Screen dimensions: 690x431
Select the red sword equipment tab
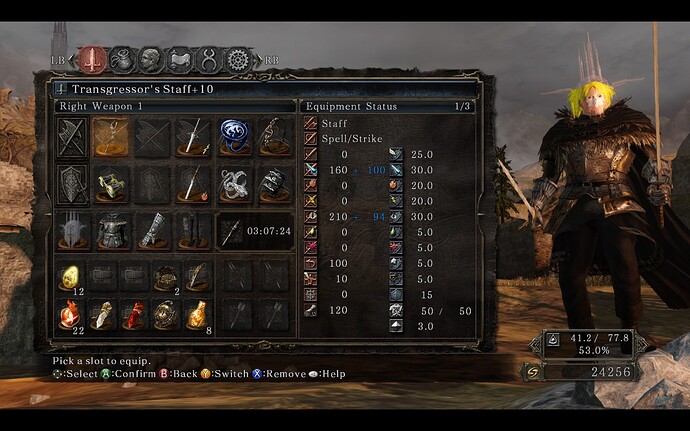click(x=92, y=59)
